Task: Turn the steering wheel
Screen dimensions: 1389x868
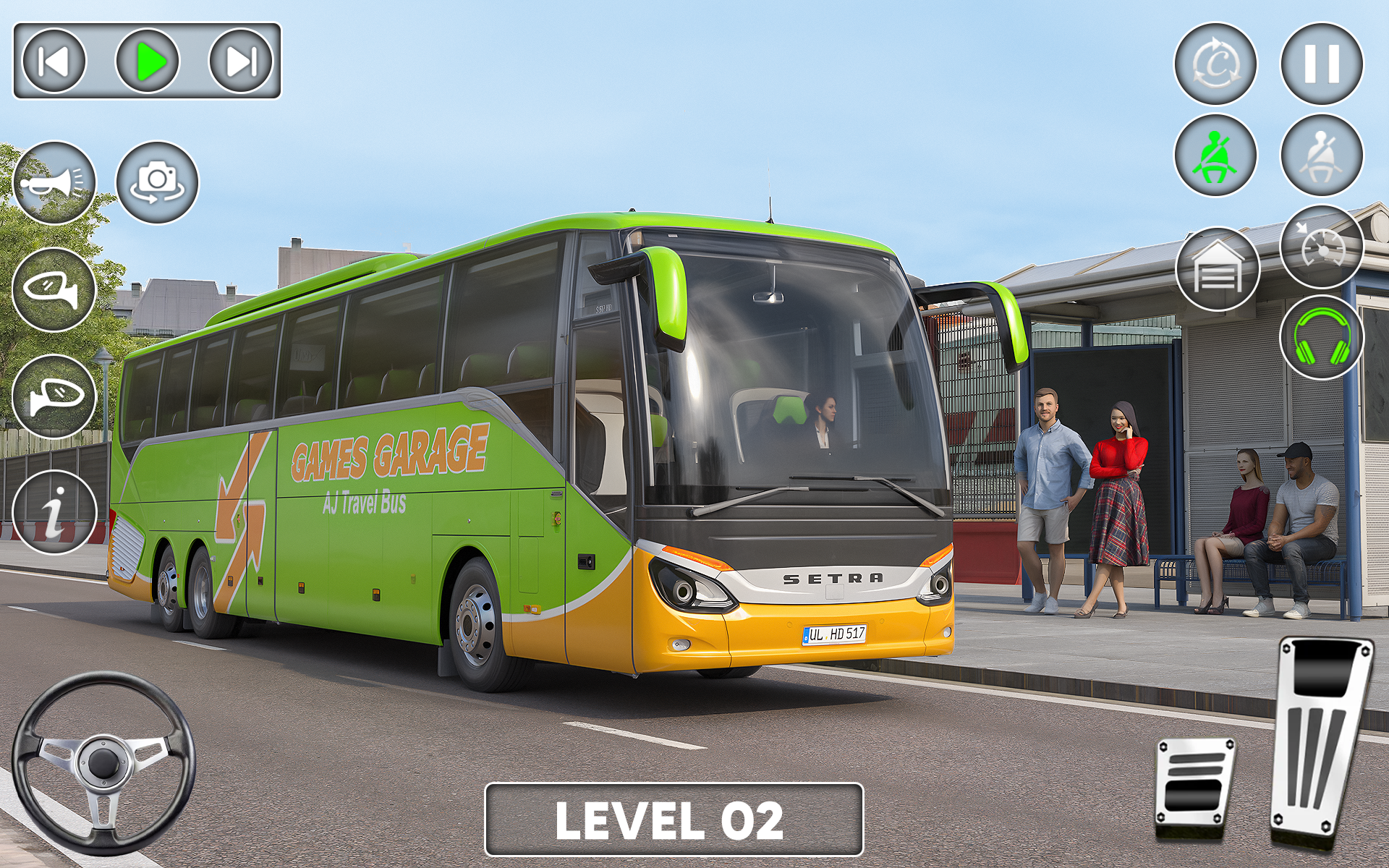Action: (x=105, y=763)
